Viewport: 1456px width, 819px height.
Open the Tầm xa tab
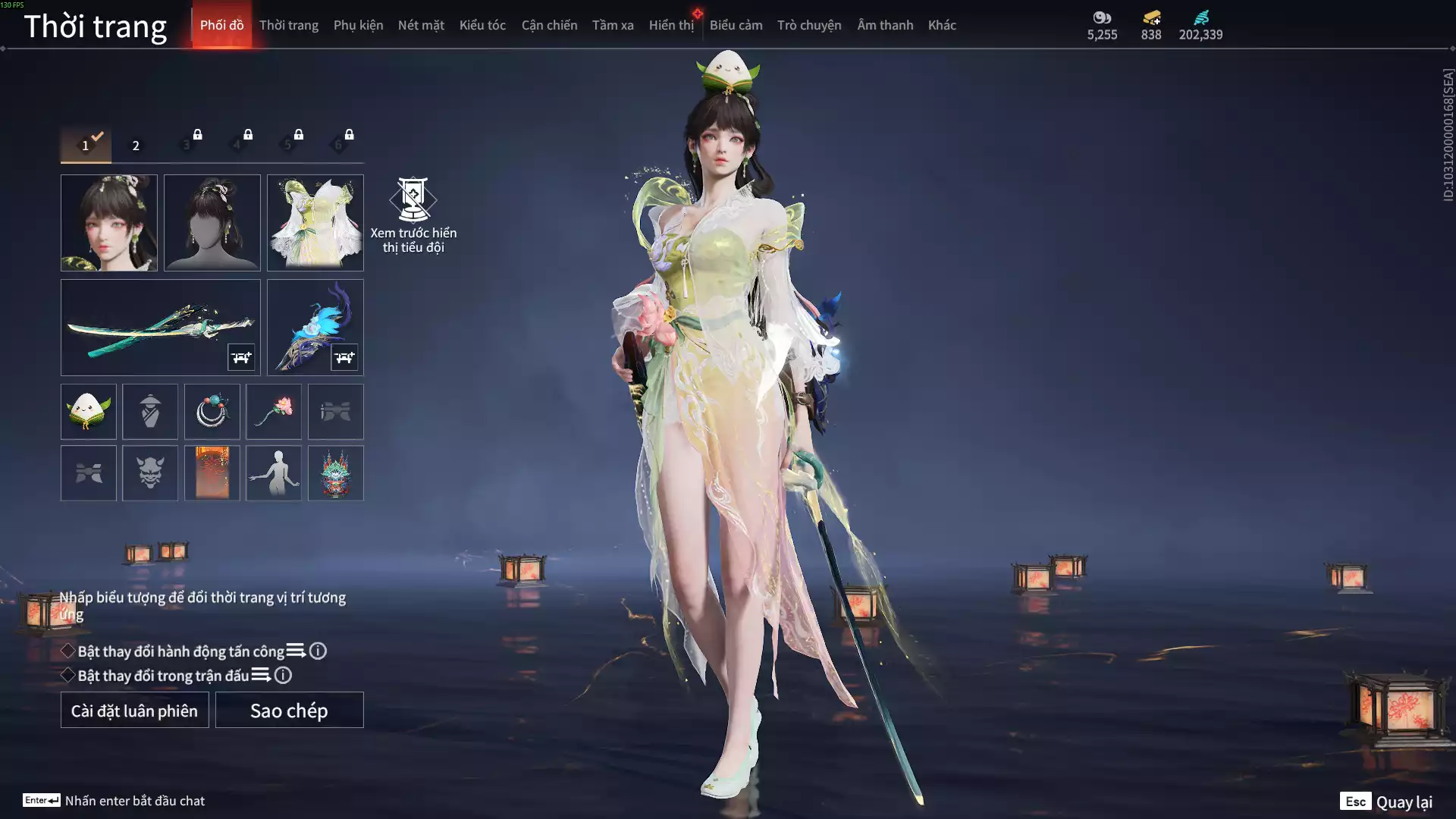point(613,25)
